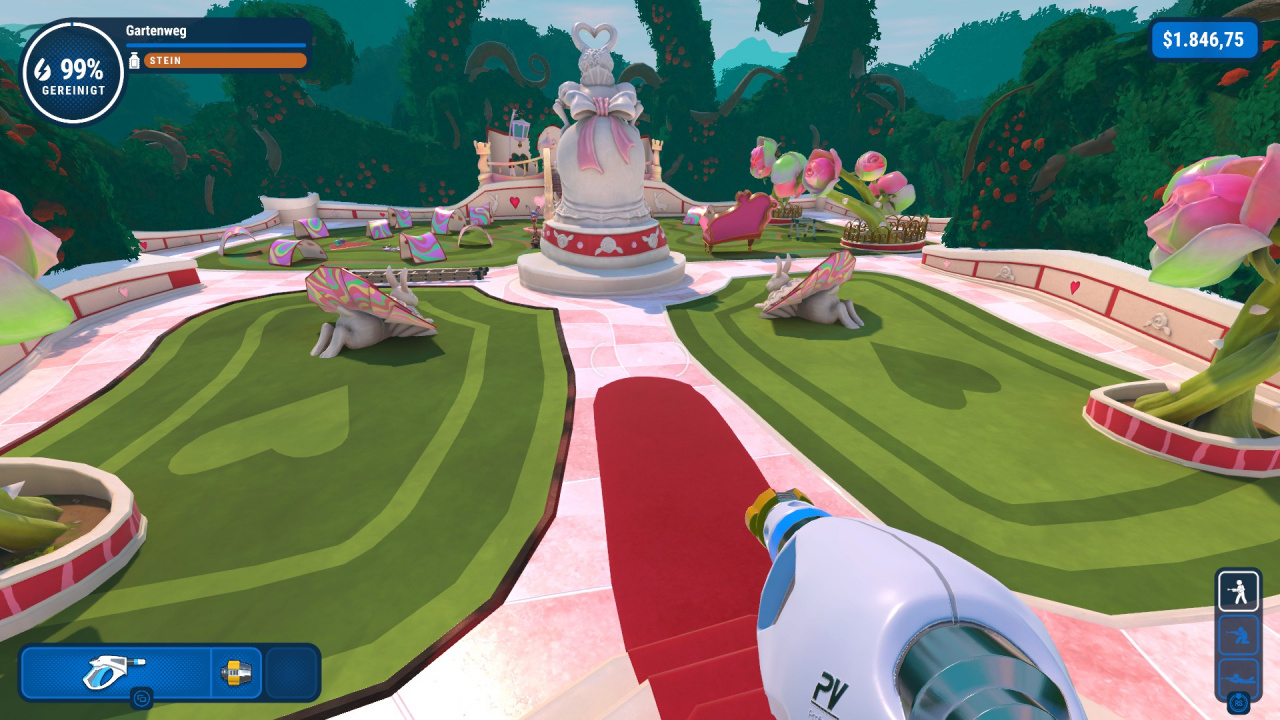This screenshot has width=1280, height=720.
Task: Switch to the standing stance icon
Action: click(x=1238, y=592)
